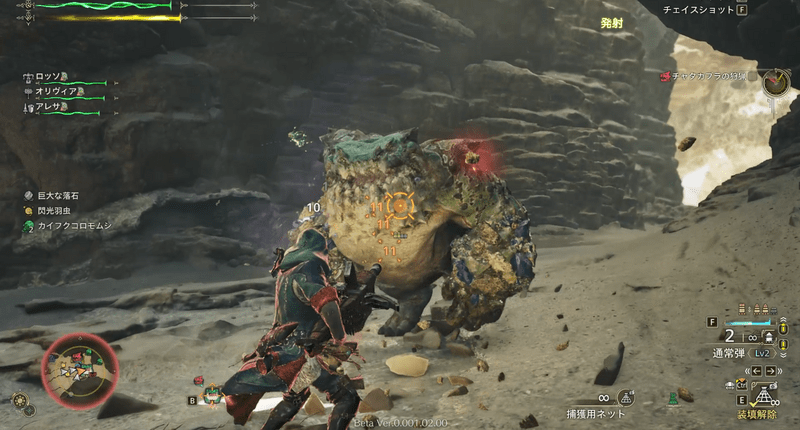Click the right arrow item selector
800x430 pixels.
coord(770,369)
